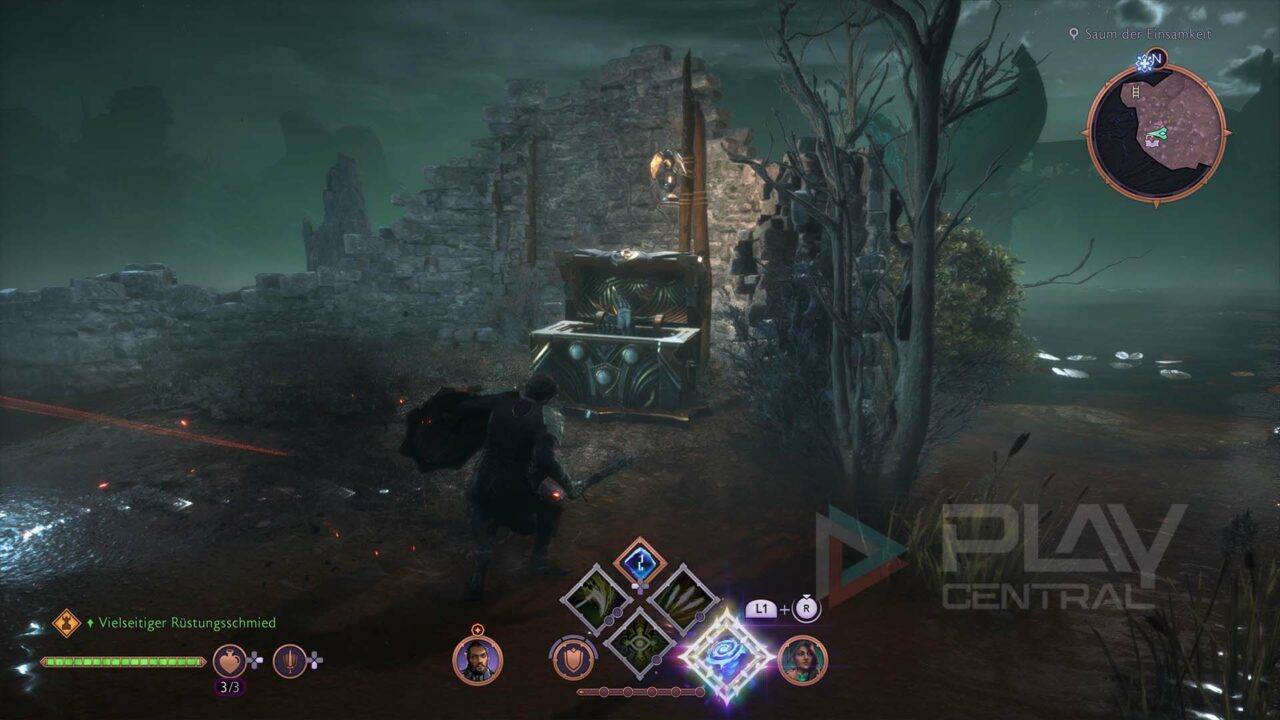Use the green multi-blade volley ability
Viewport: 1280px width, 720px height.
[681, 600]
